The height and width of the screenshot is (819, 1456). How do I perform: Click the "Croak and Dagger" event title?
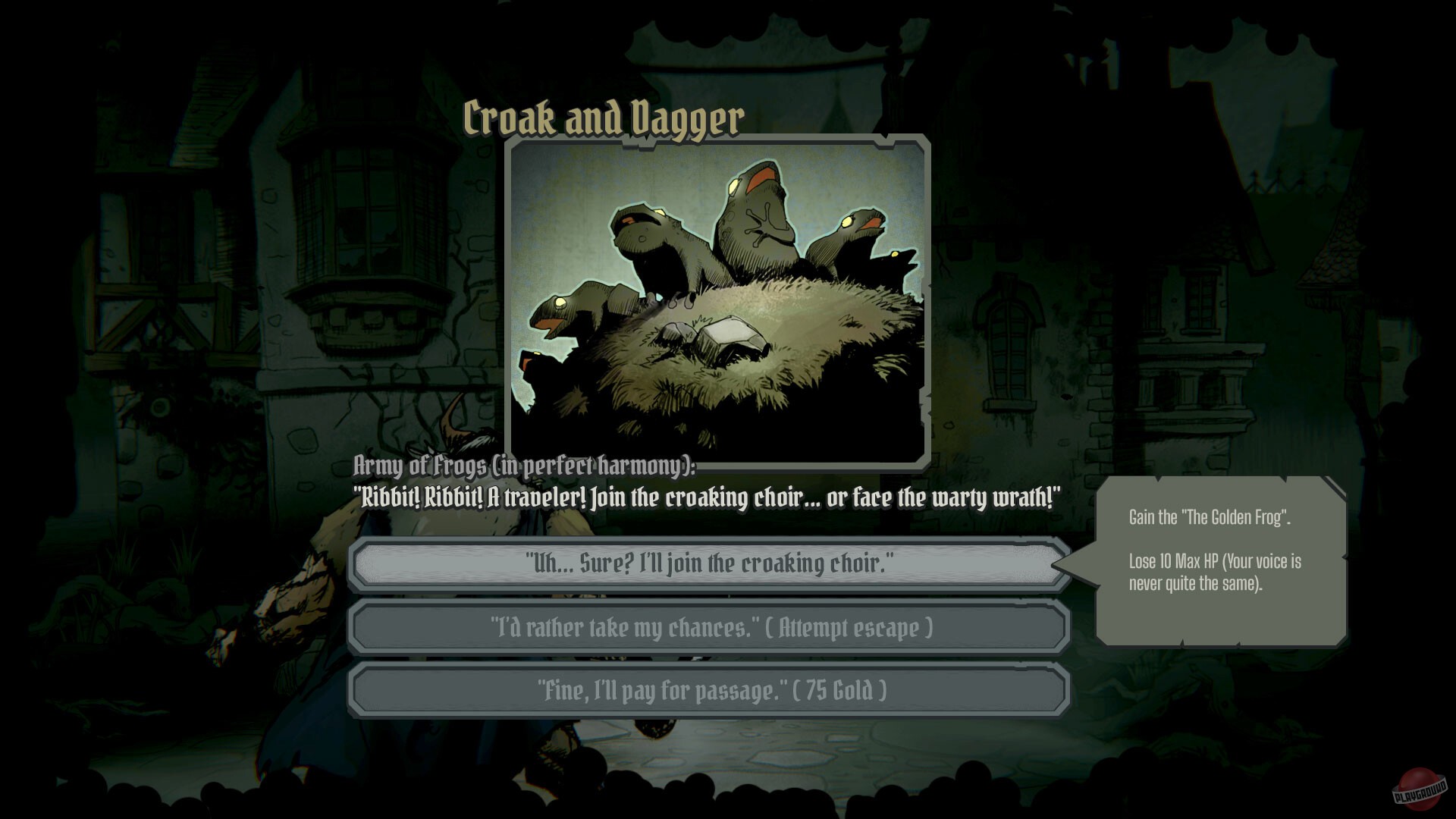click(x=601, y=118)
